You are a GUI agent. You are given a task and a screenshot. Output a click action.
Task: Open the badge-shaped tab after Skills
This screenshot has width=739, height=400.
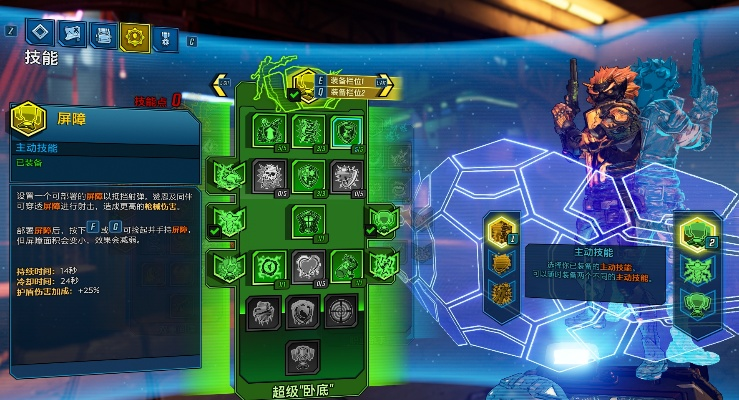[163, 37]
